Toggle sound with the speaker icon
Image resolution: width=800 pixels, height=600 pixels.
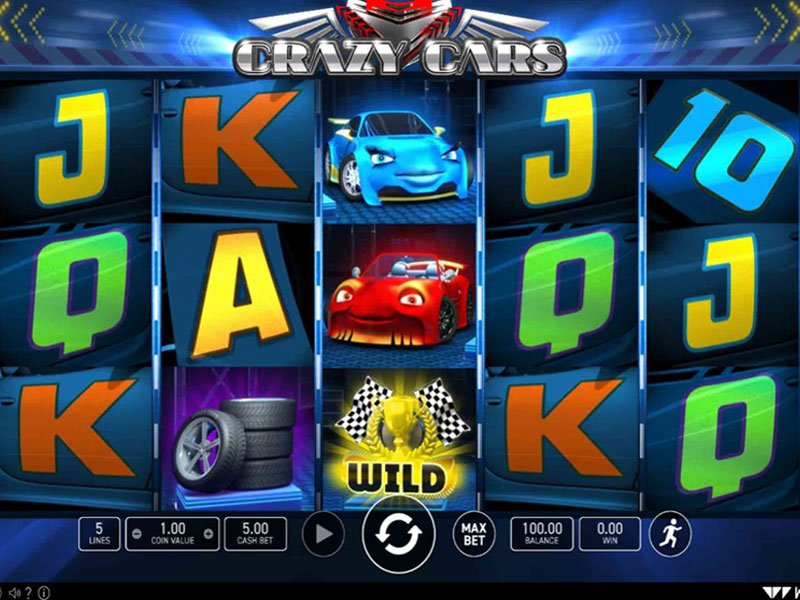16,591
